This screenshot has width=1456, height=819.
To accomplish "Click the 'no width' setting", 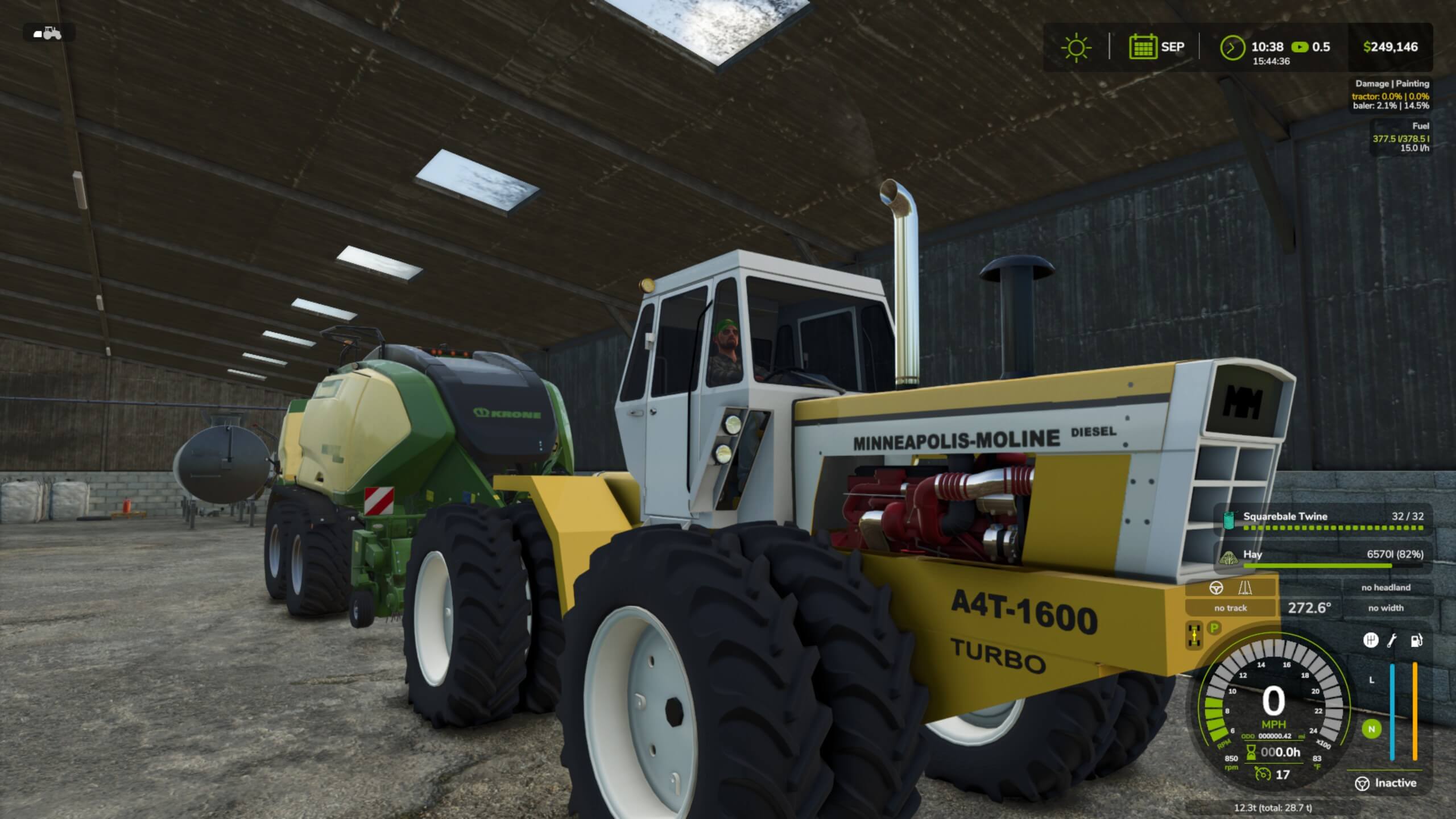I will pyautogui.click(x=1385, y=608).
